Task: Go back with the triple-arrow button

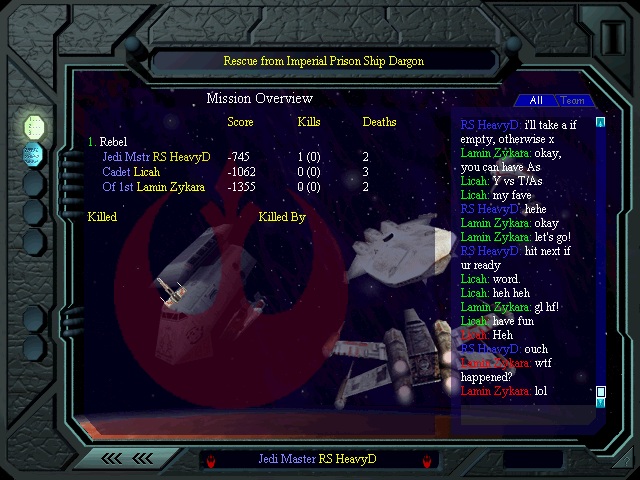Action: (x=126, y=459)
